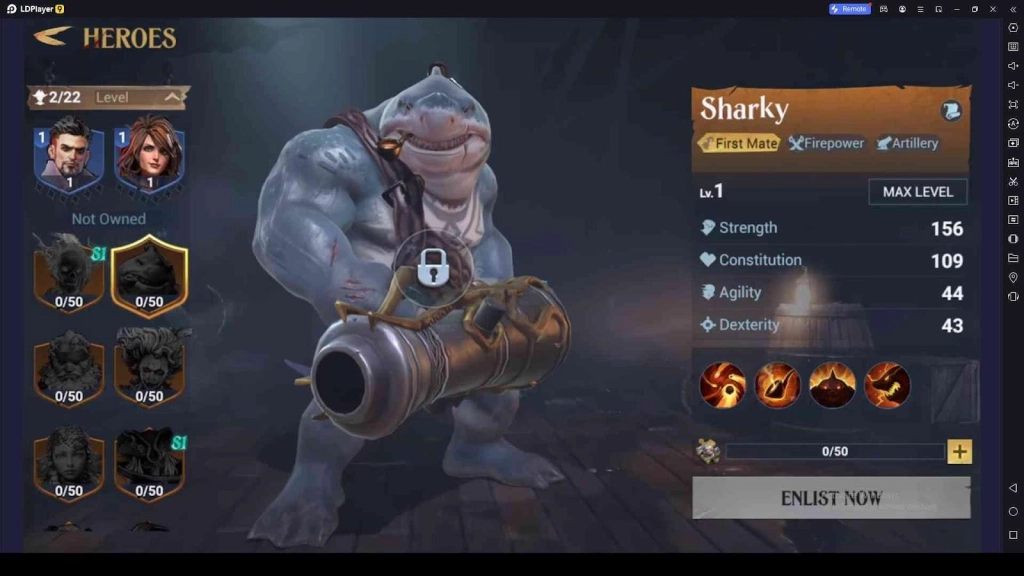The image size is (1024, 576).
Task: Select the Artillery role tag
Action: [907, 143]
